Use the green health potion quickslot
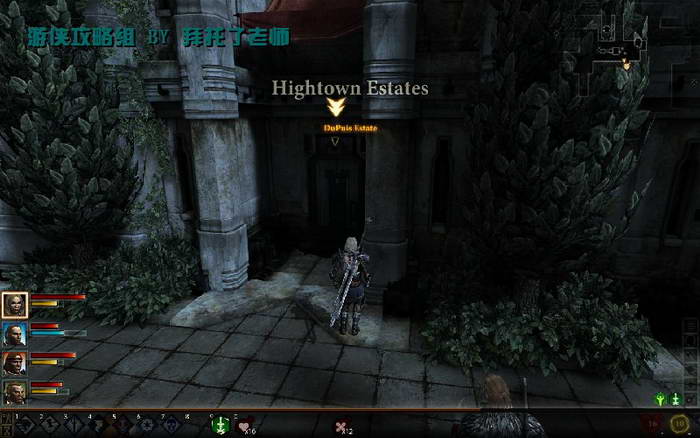700x438 pixels. pyautogui.click(x=221, y=426)
